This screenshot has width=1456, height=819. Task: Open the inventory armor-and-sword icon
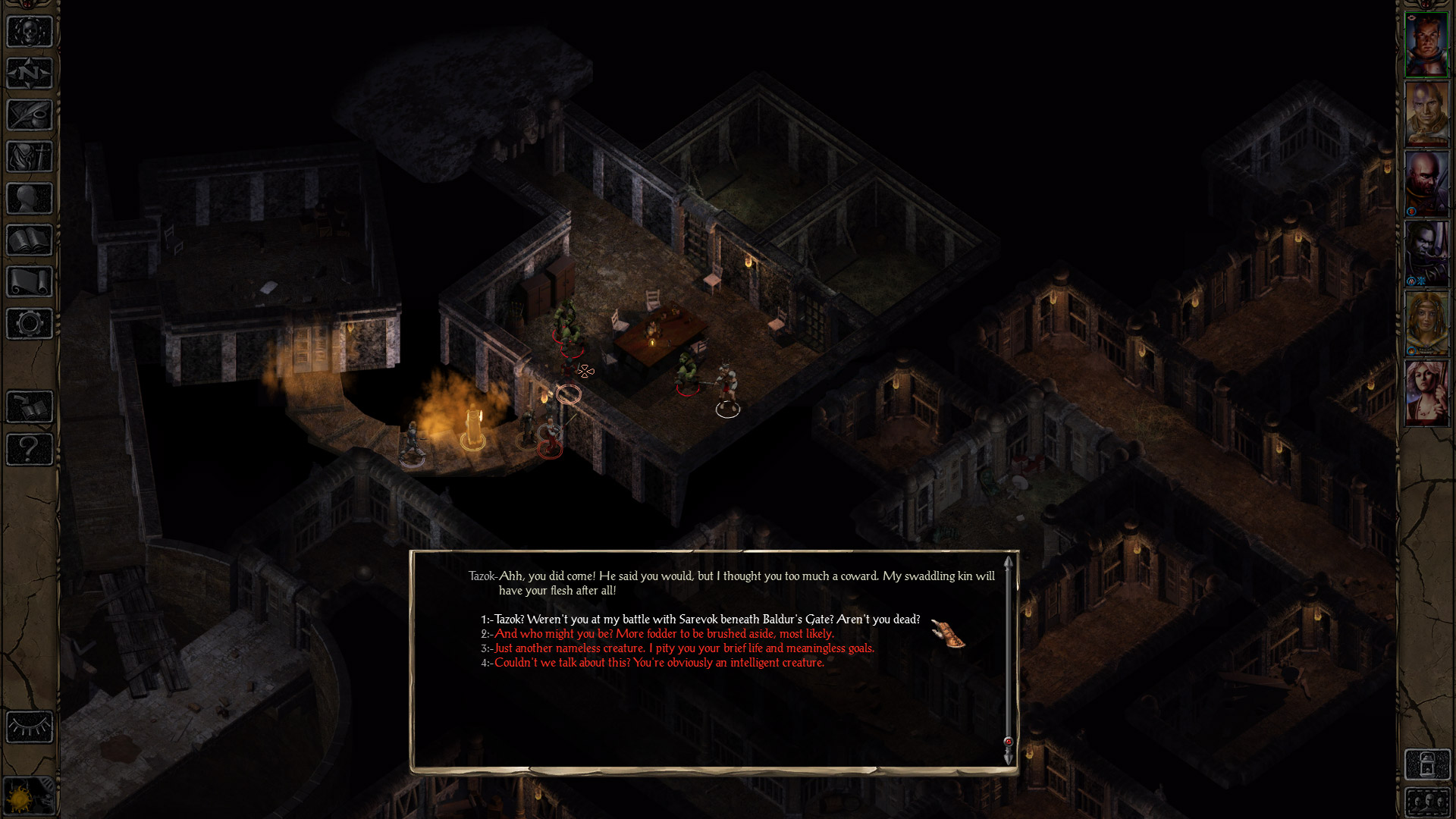tap(30, 157)
